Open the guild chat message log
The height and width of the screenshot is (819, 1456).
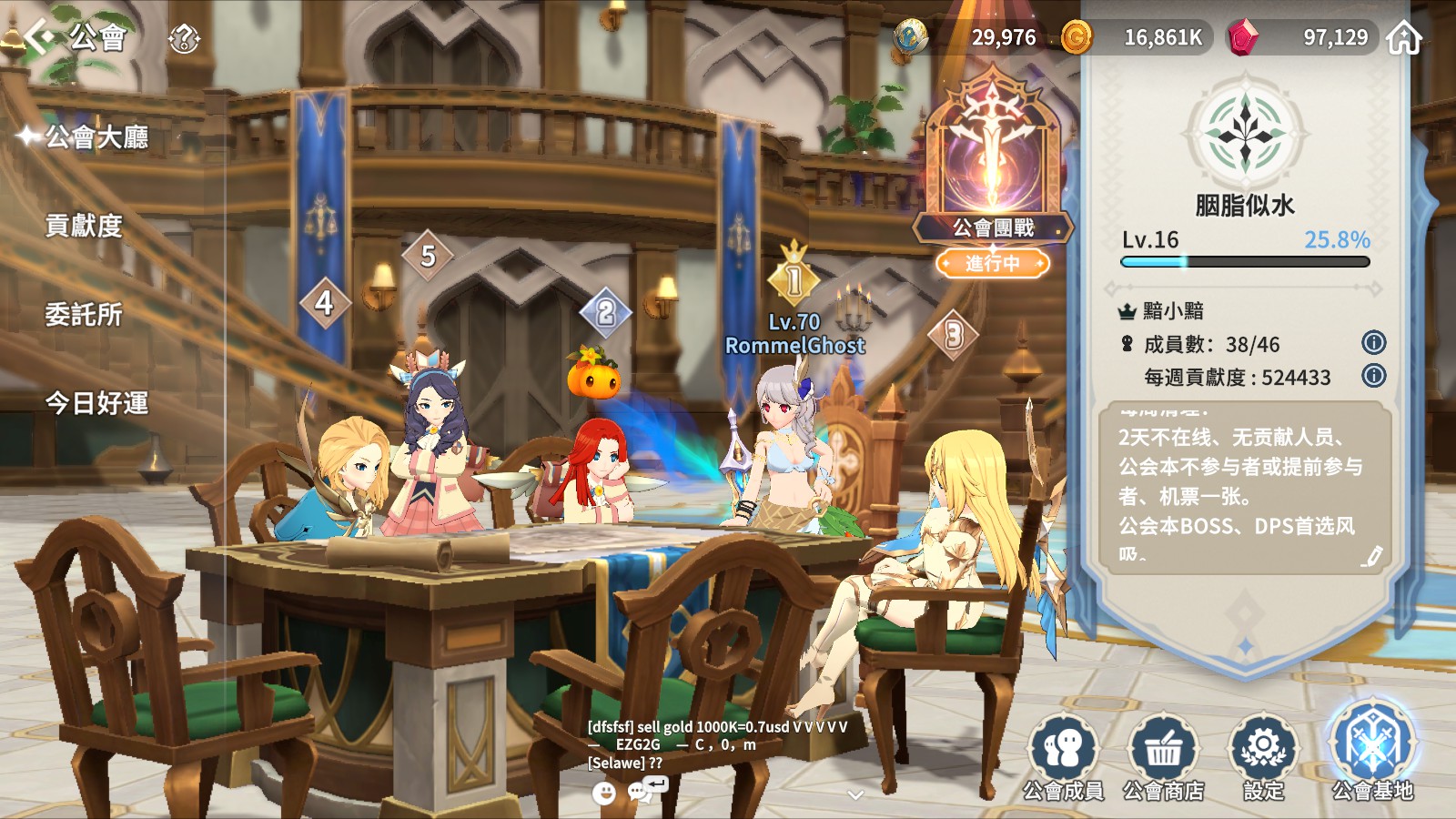[x=717, y=744]
